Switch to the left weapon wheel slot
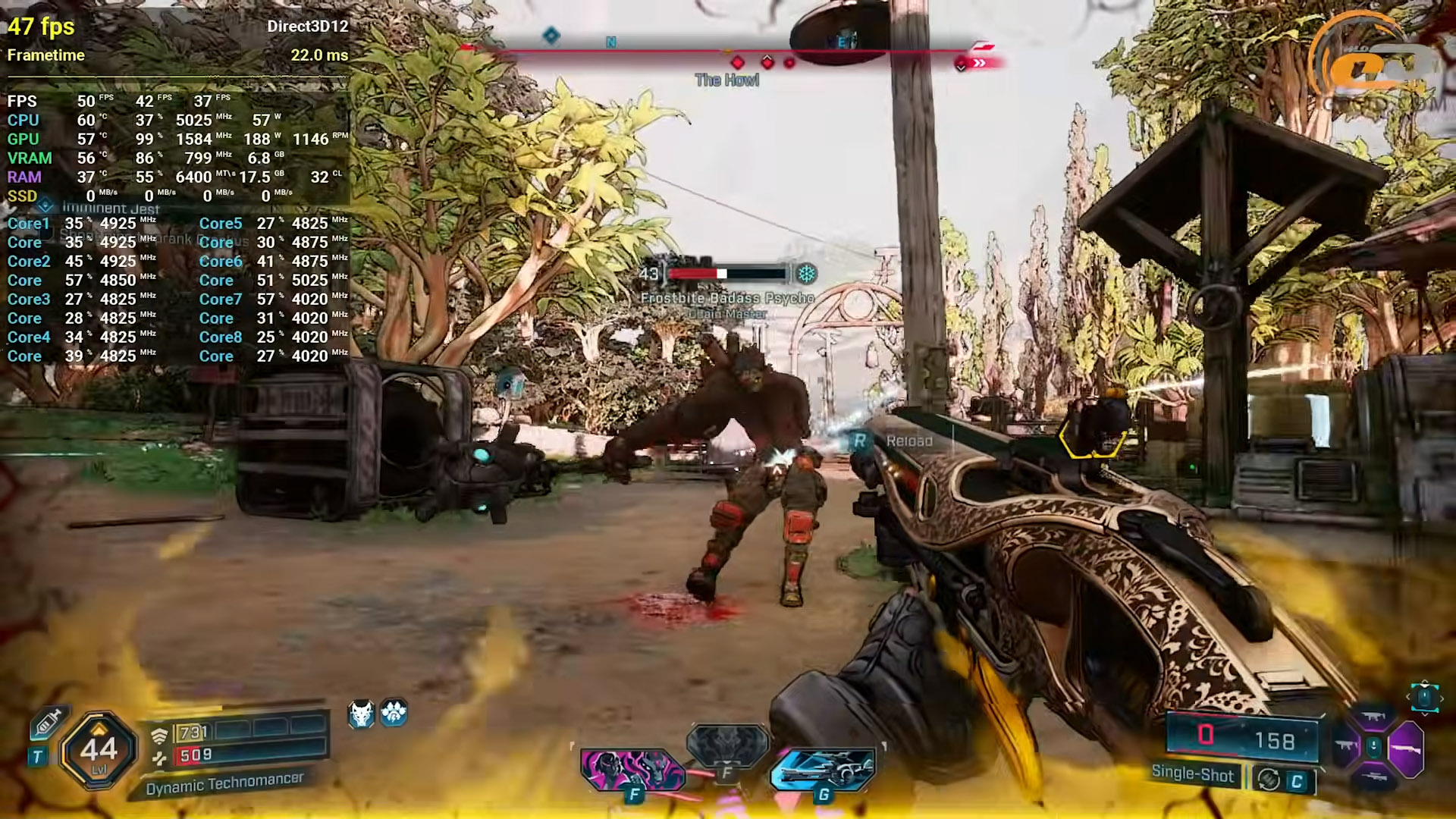This screenshot has width=1456, height=819. click(x=1346, y=747)
